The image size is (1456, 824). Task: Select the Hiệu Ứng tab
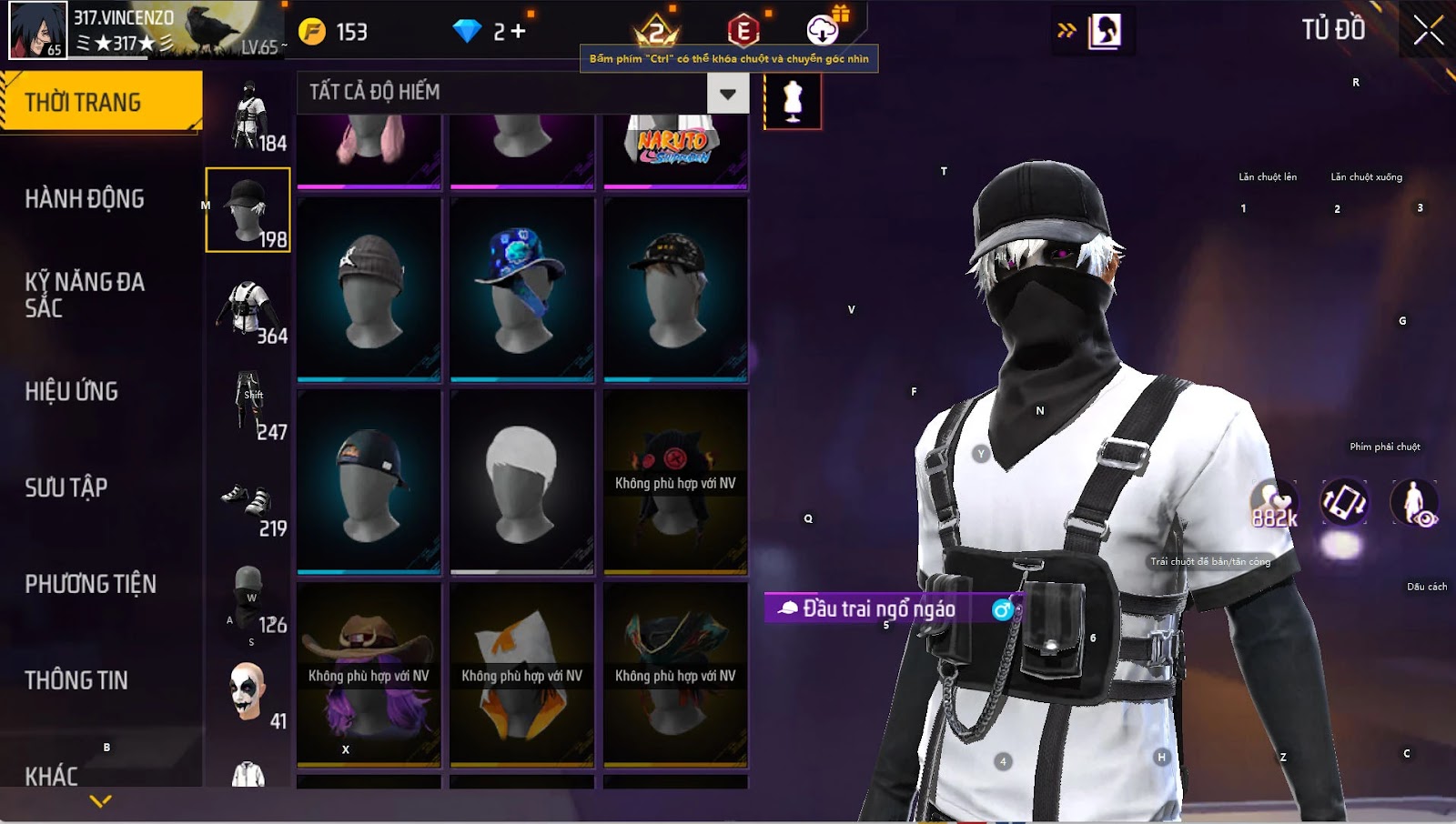(72, 391)
